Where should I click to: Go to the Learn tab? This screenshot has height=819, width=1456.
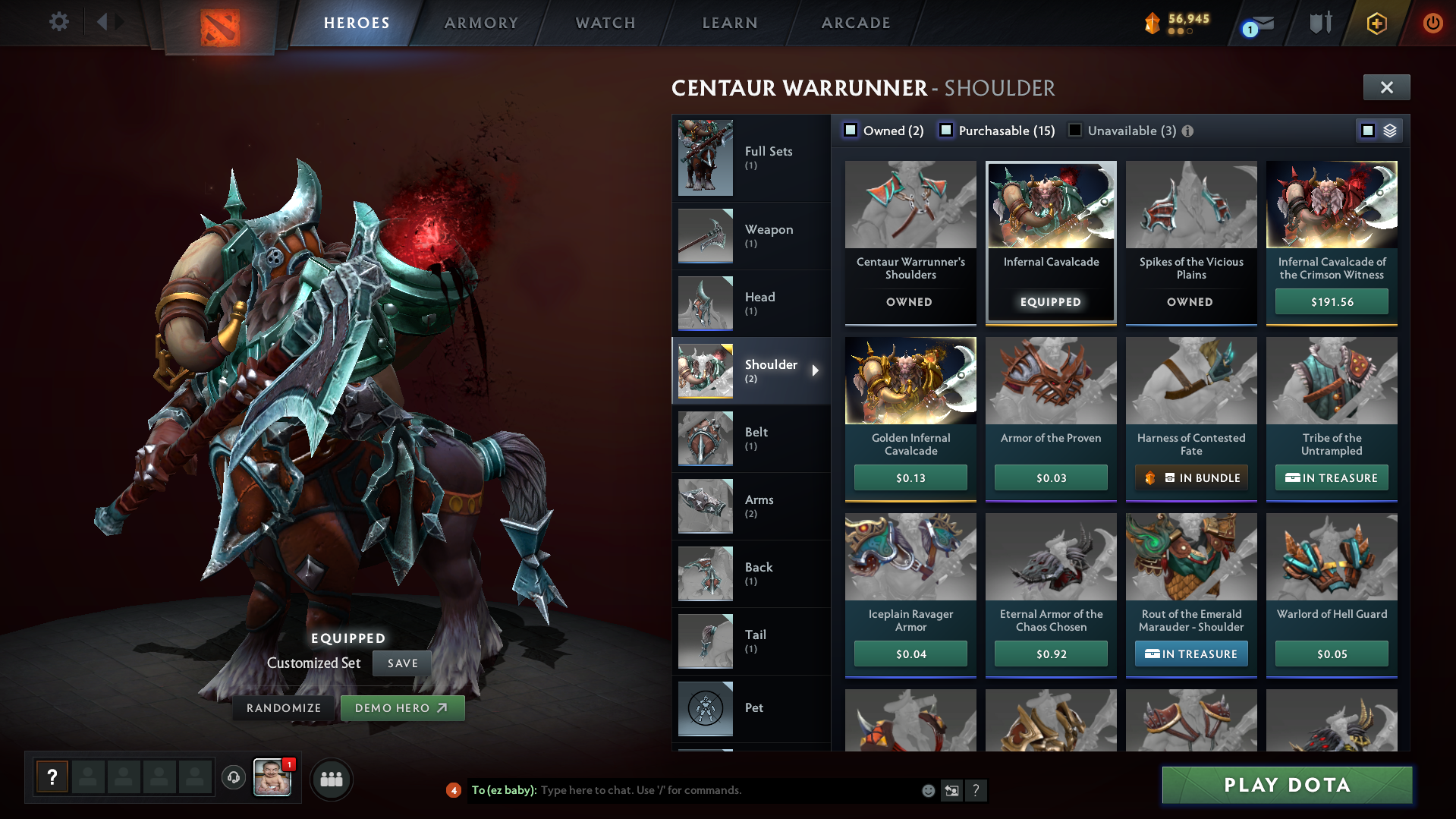point(730,23)
